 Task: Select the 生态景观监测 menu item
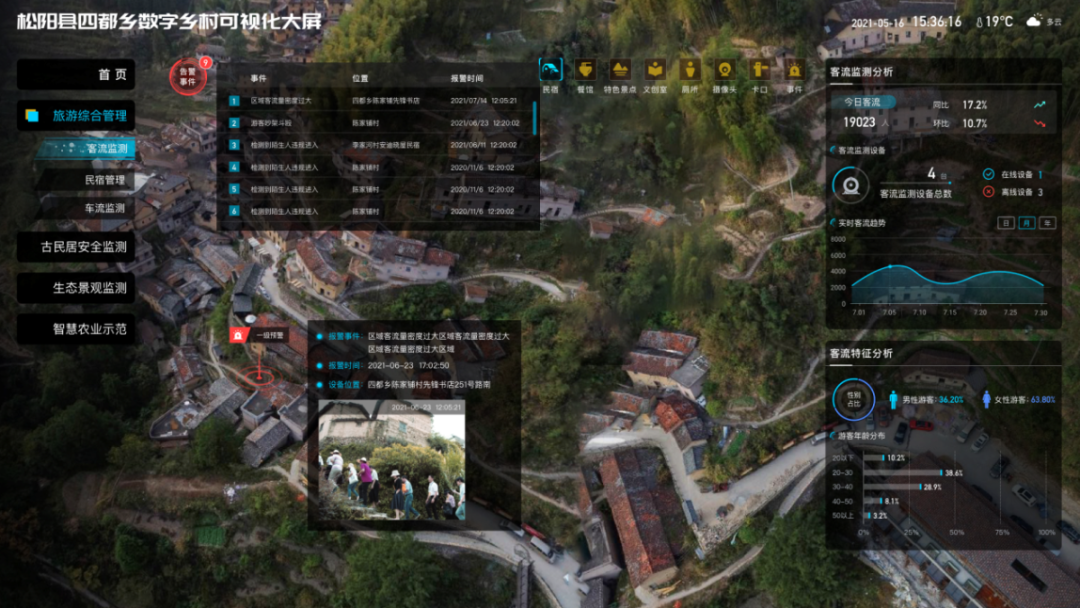pyautogui.click(x=76, y=288)
